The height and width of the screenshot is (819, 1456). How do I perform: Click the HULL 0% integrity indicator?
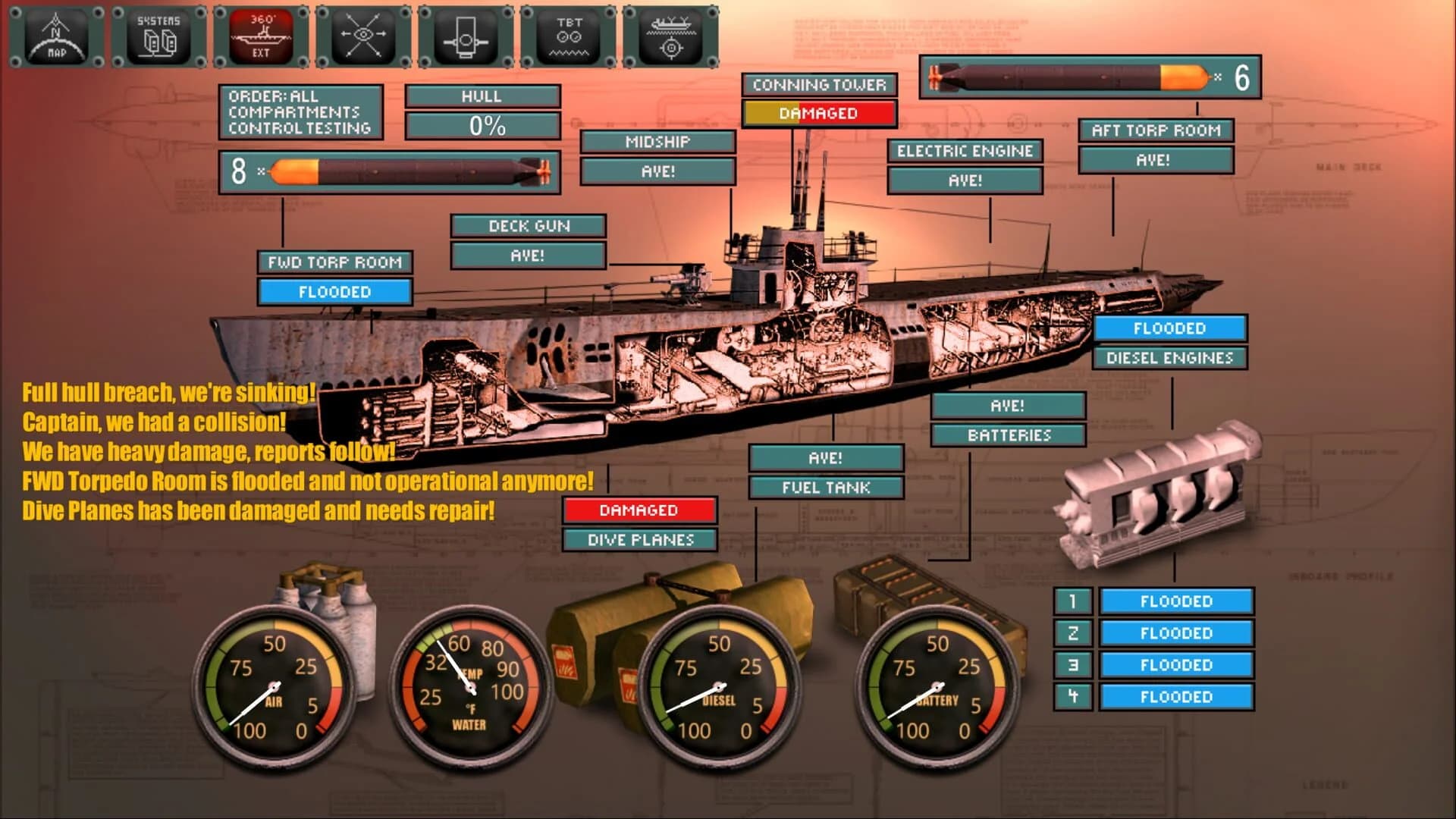[483, 124]
